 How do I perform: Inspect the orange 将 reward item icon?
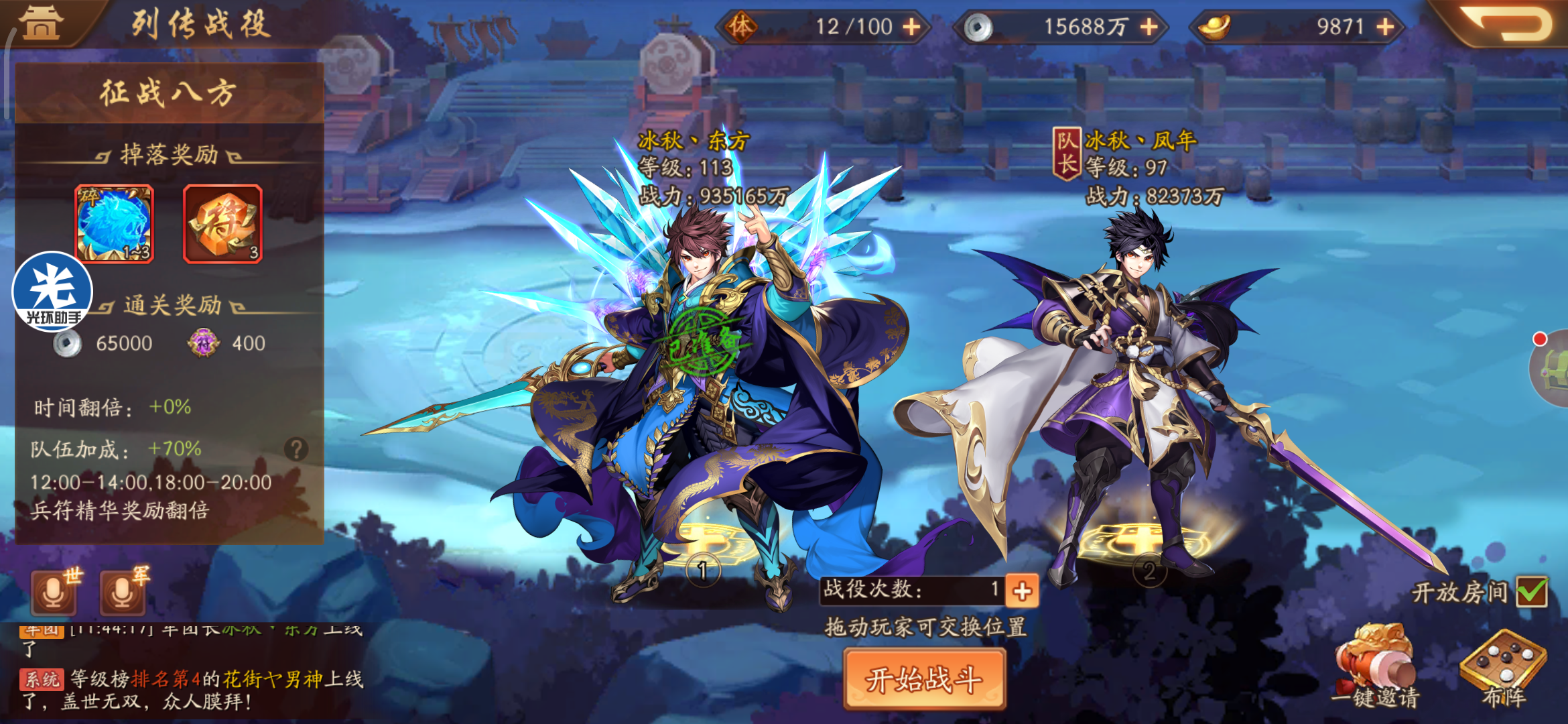[223, 225]
